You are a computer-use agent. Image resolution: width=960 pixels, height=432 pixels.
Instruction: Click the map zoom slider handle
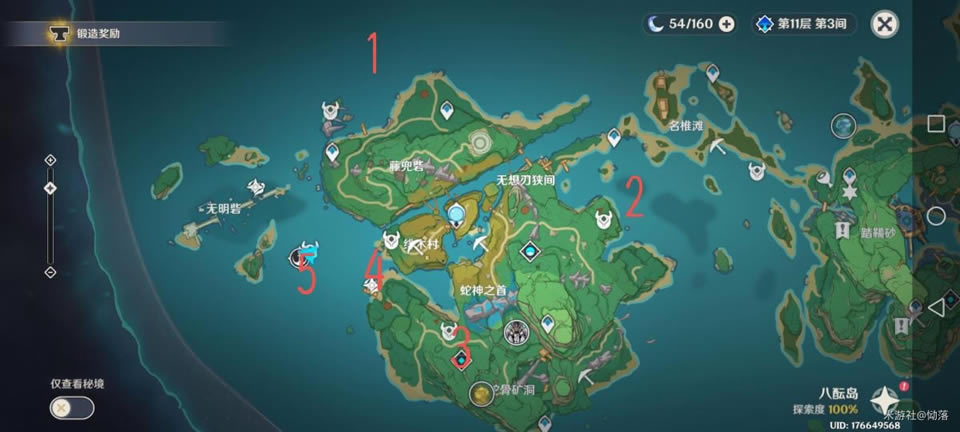coord(50,188)
